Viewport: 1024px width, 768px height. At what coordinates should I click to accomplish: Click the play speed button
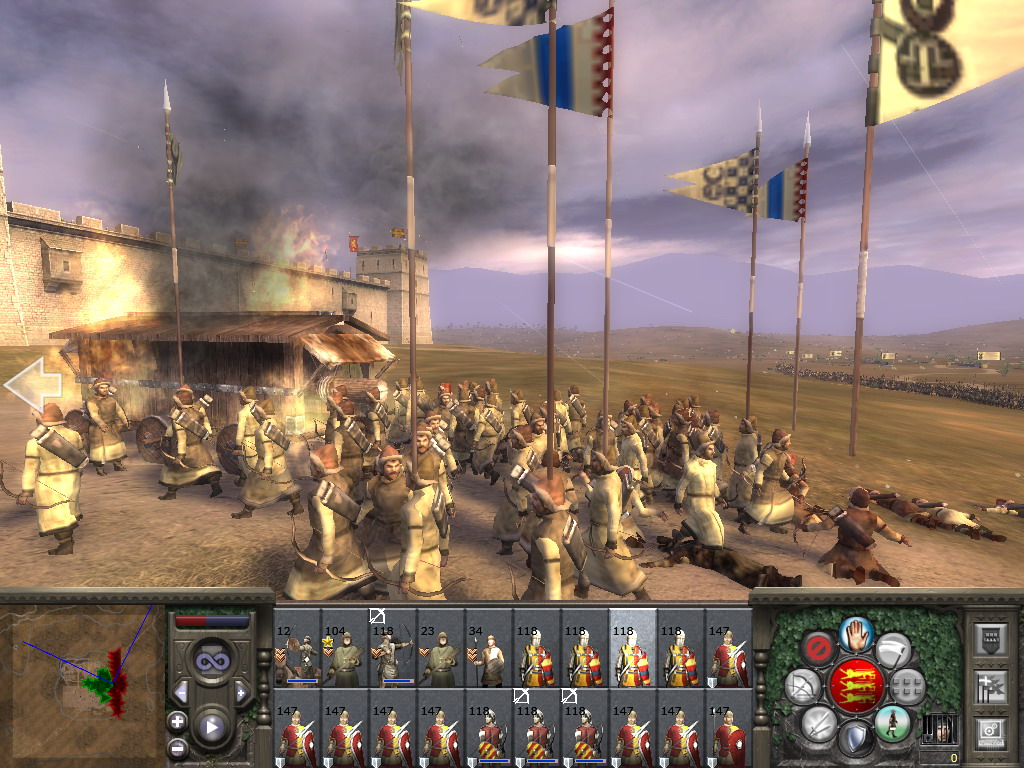coord(211,727)
